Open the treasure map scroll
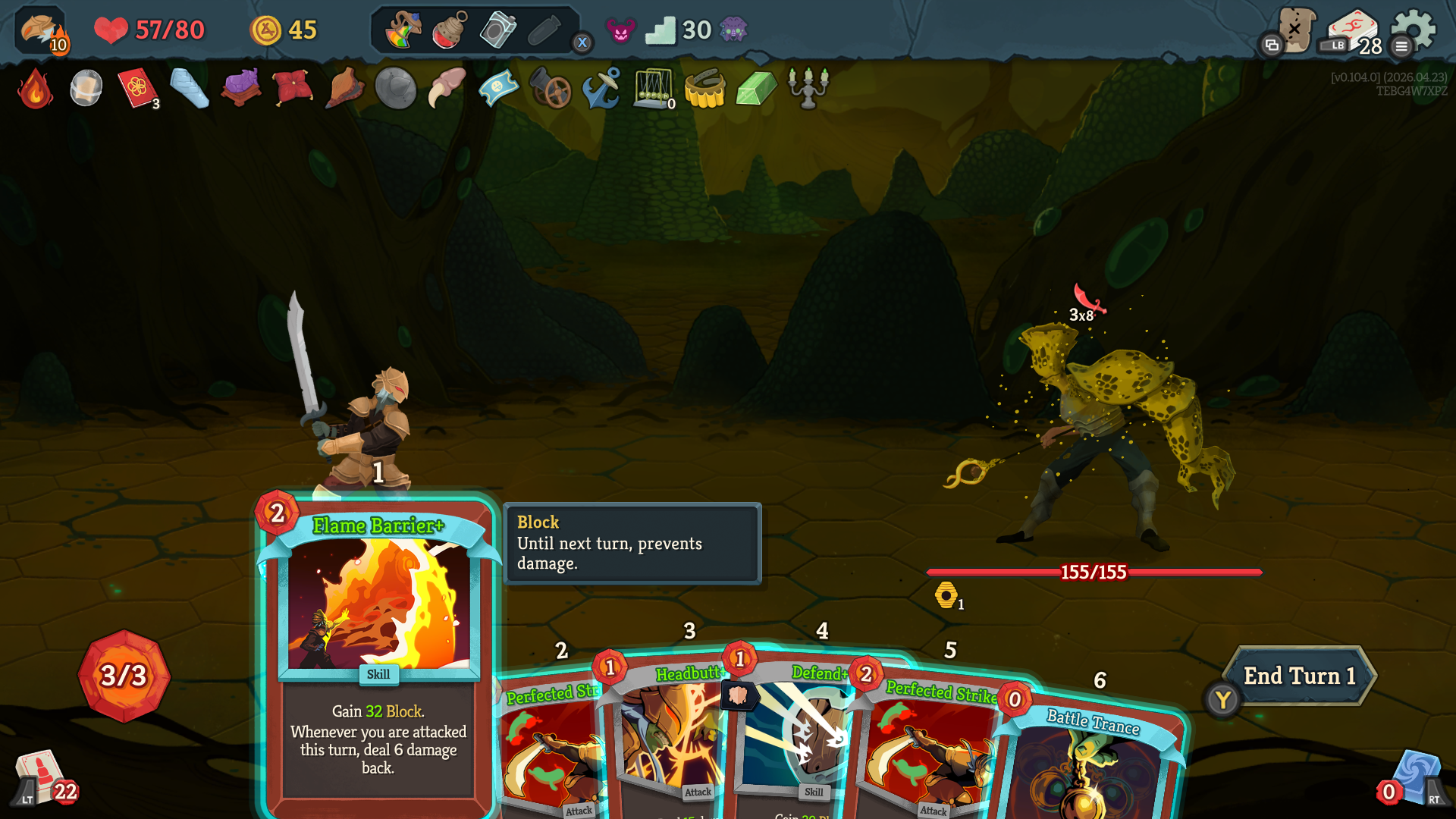The height and width of the screenshot is (819, 1456). [1294, 30]
